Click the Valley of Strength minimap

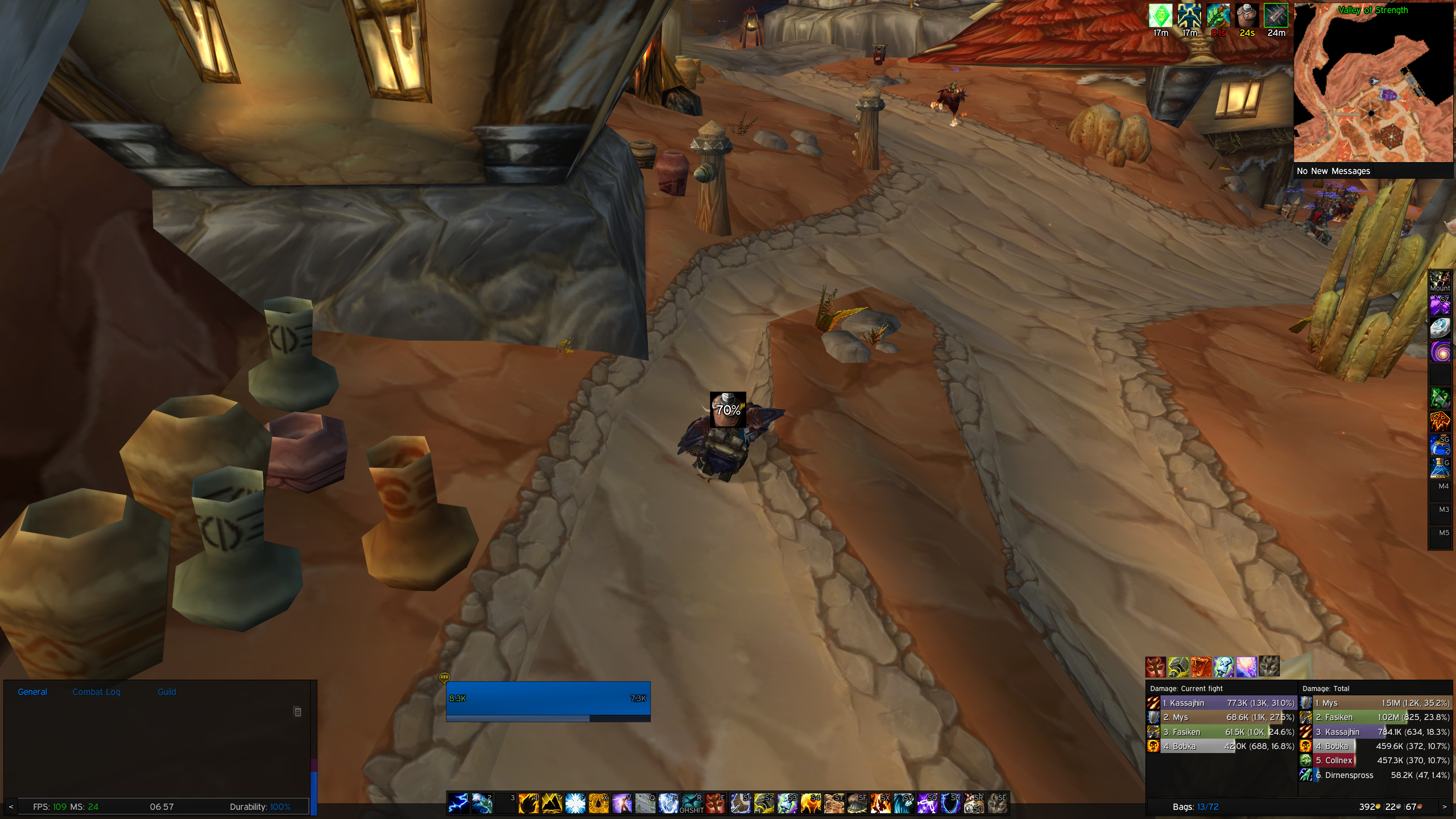click(1373, 84)
